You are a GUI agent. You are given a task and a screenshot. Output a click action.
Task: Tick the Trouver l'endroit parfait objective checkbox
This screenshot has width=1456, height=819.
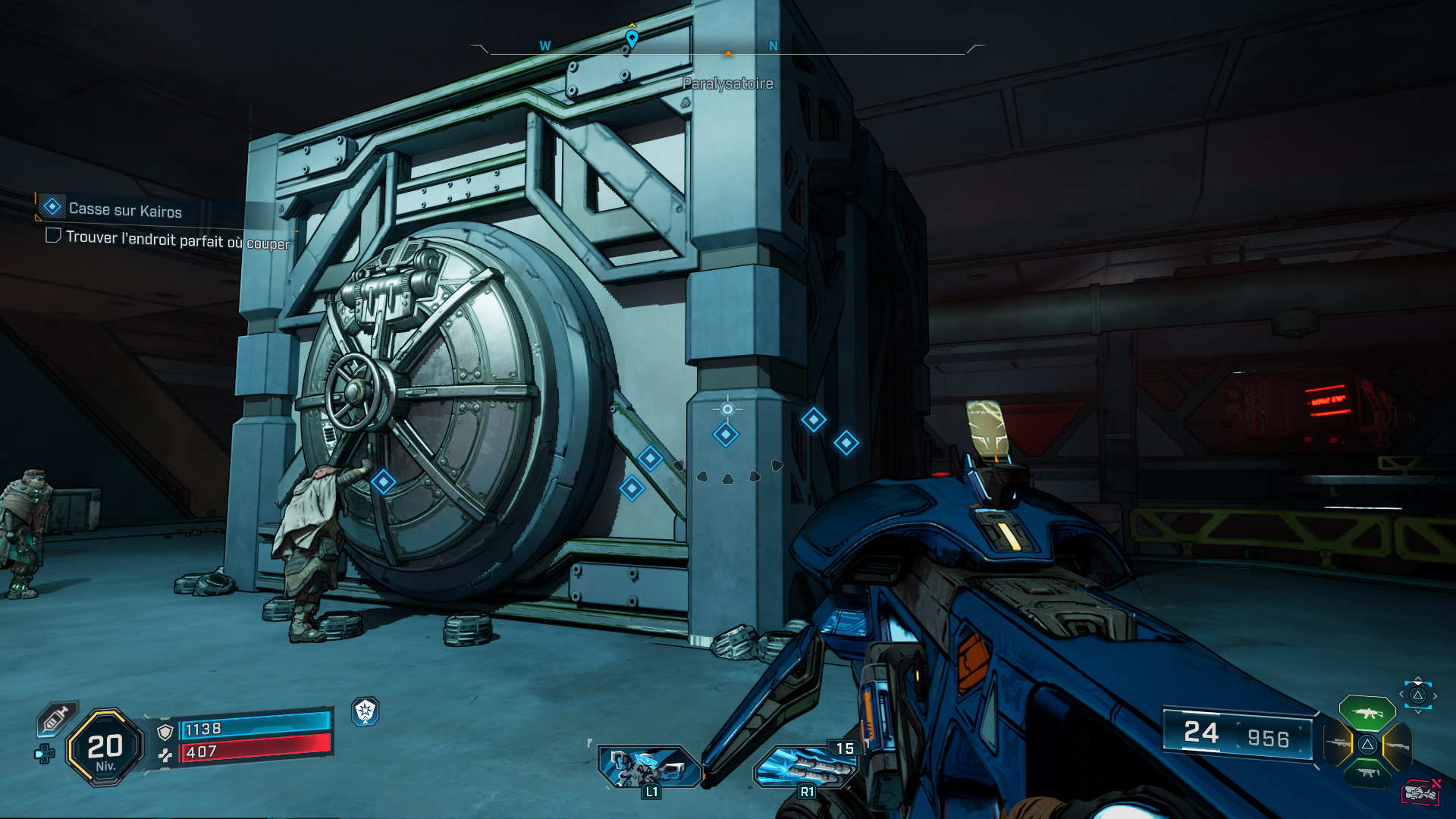point(53,236)
